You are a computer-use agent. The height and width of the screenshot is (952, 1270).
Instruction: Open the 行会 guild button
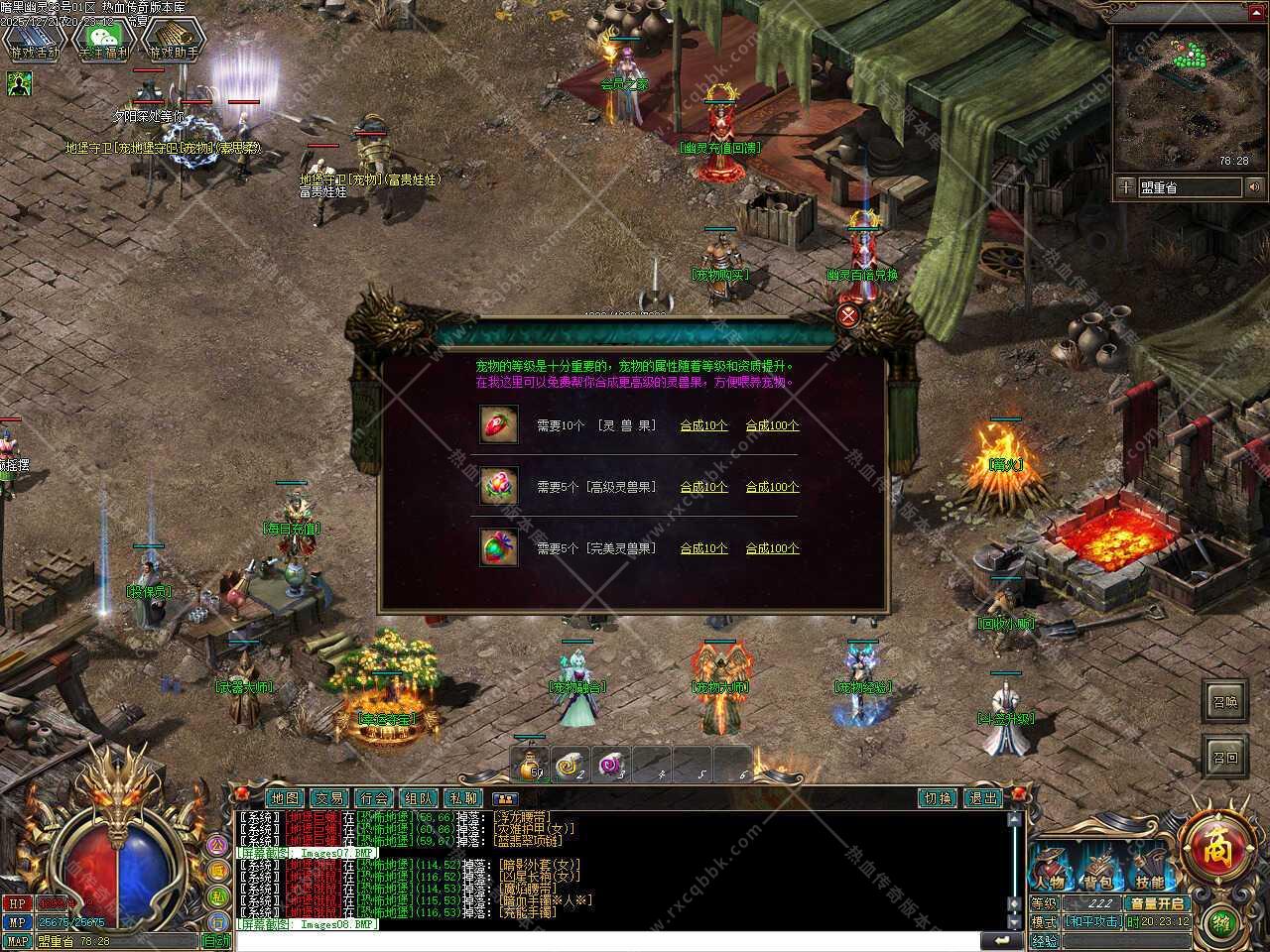click(x=374, y=798)
